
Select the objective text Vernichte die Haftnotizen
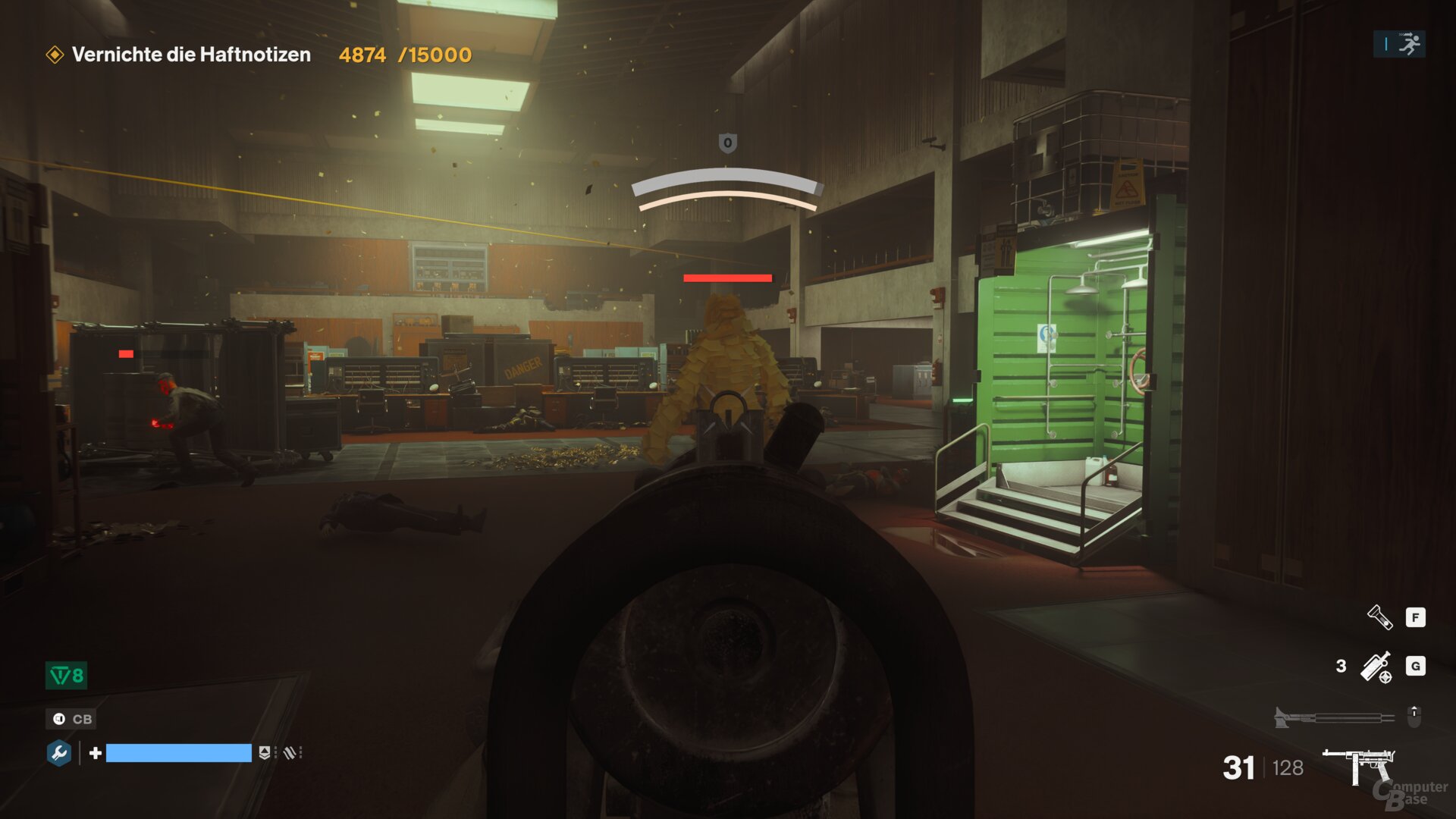click(192, 55)
